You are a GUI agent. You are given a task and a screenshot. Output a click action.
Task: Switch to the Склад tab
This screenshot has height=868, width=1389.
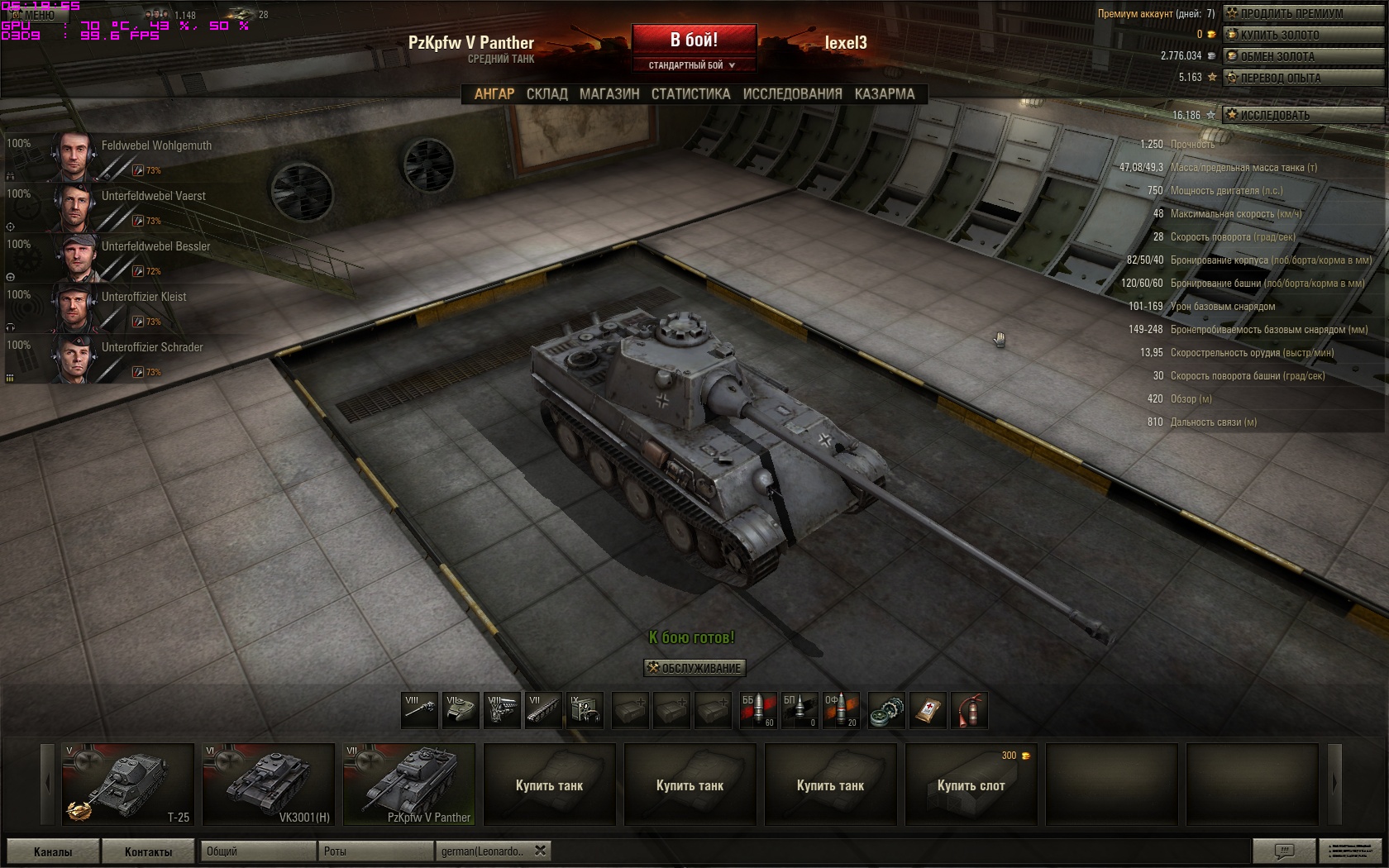tap(547, 94)
